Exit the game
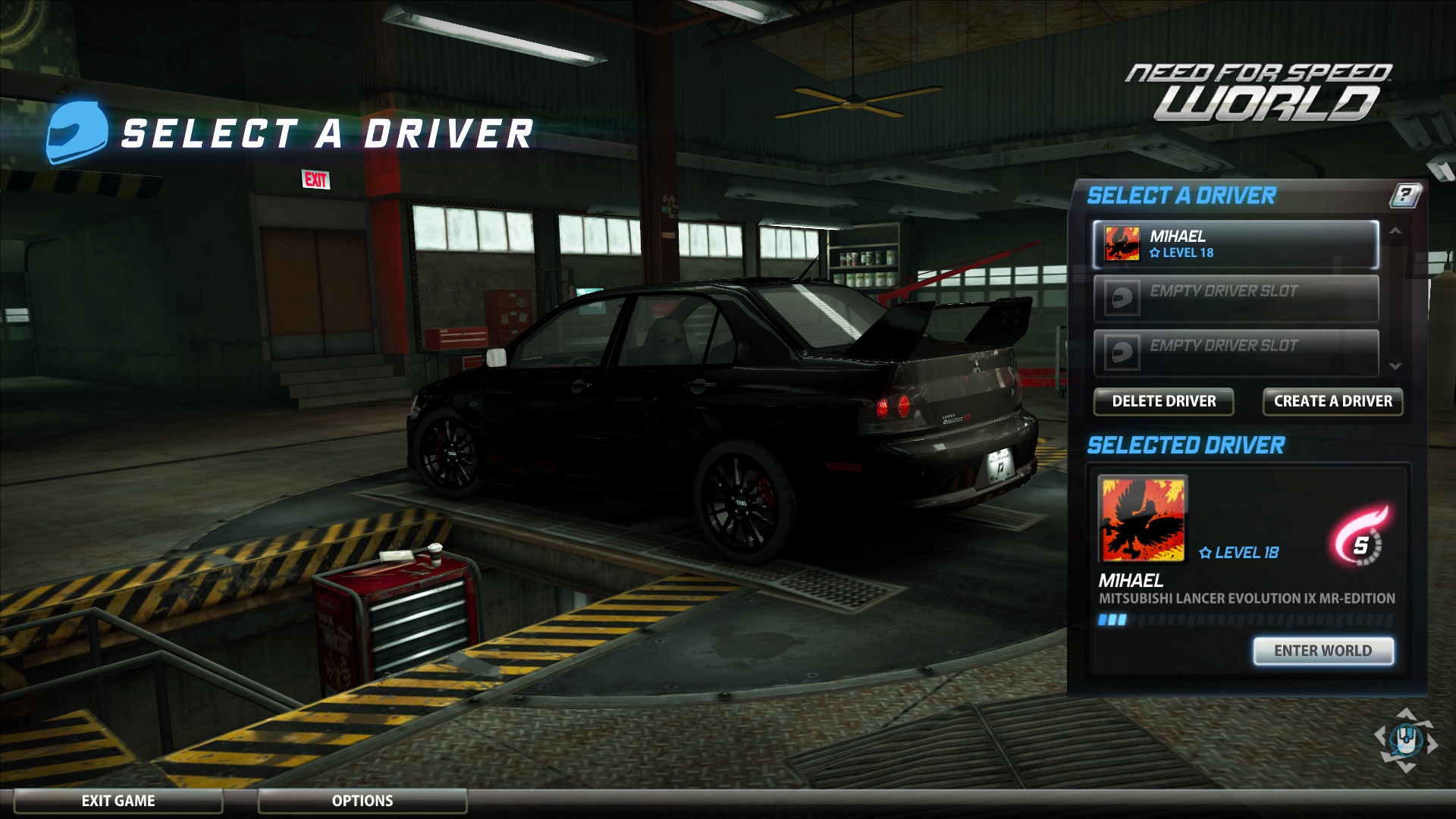 click(118, 801)
